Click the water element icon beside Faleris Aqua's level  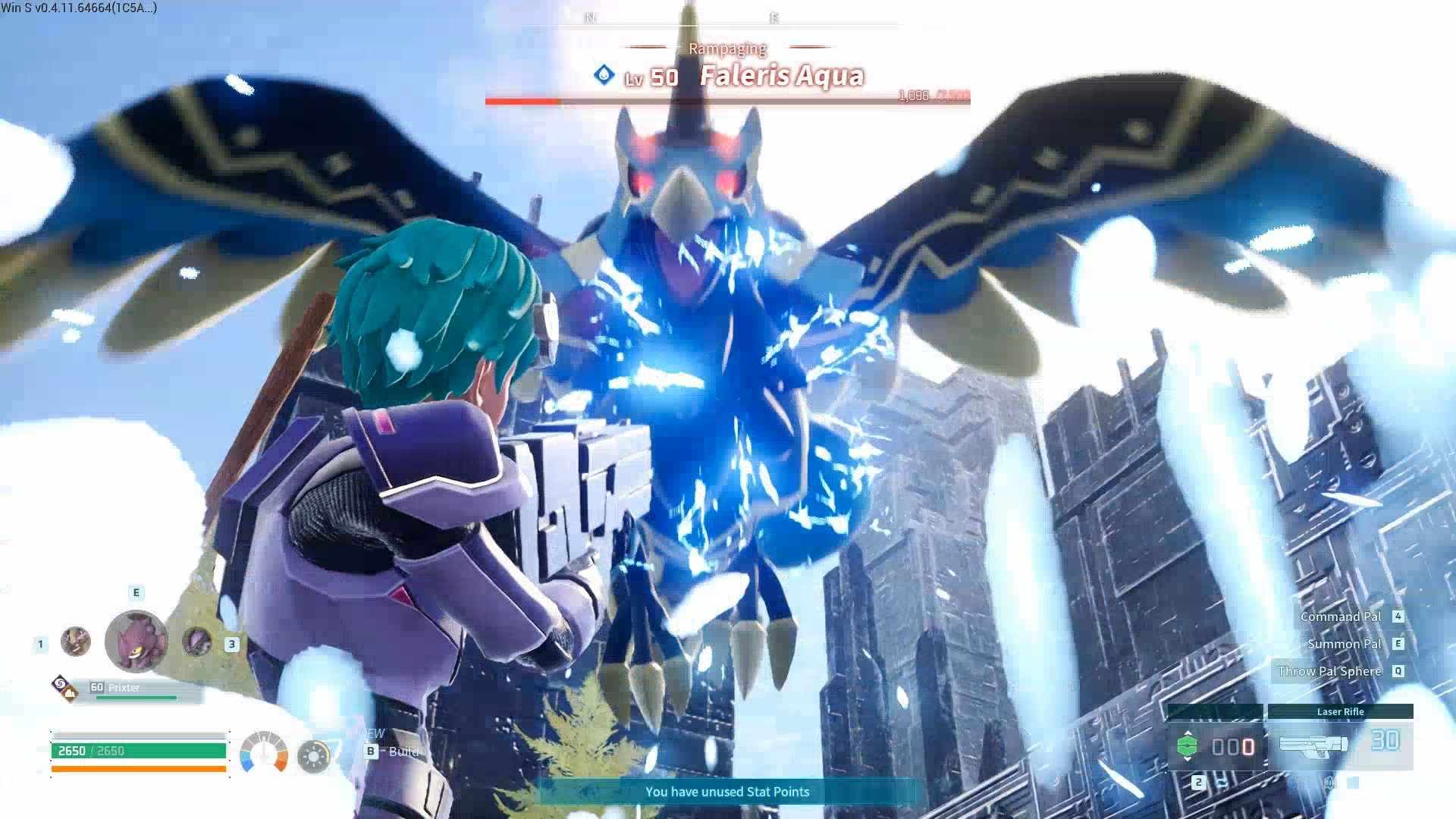(604, 75)
